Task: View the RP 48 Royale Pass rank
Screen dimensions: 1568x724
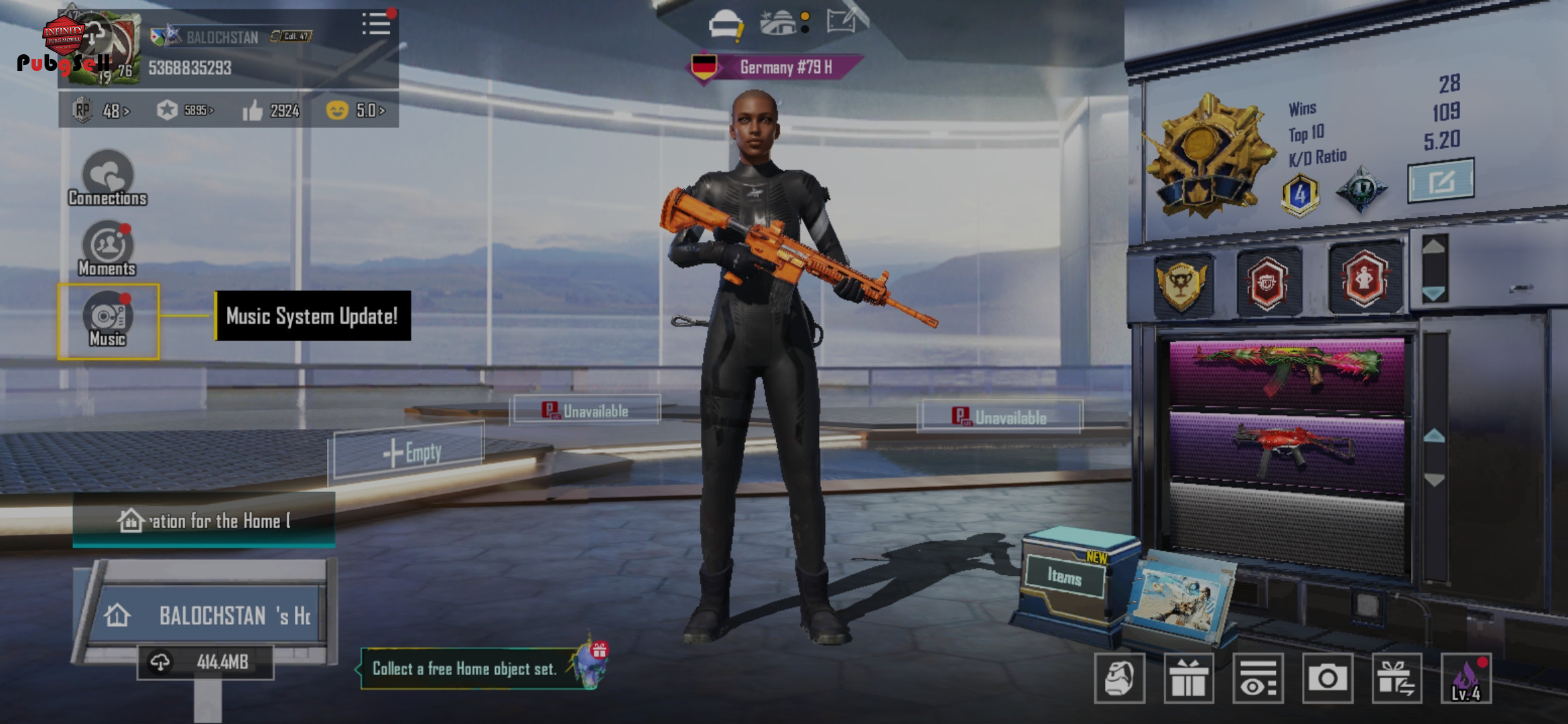Action: 102,111
